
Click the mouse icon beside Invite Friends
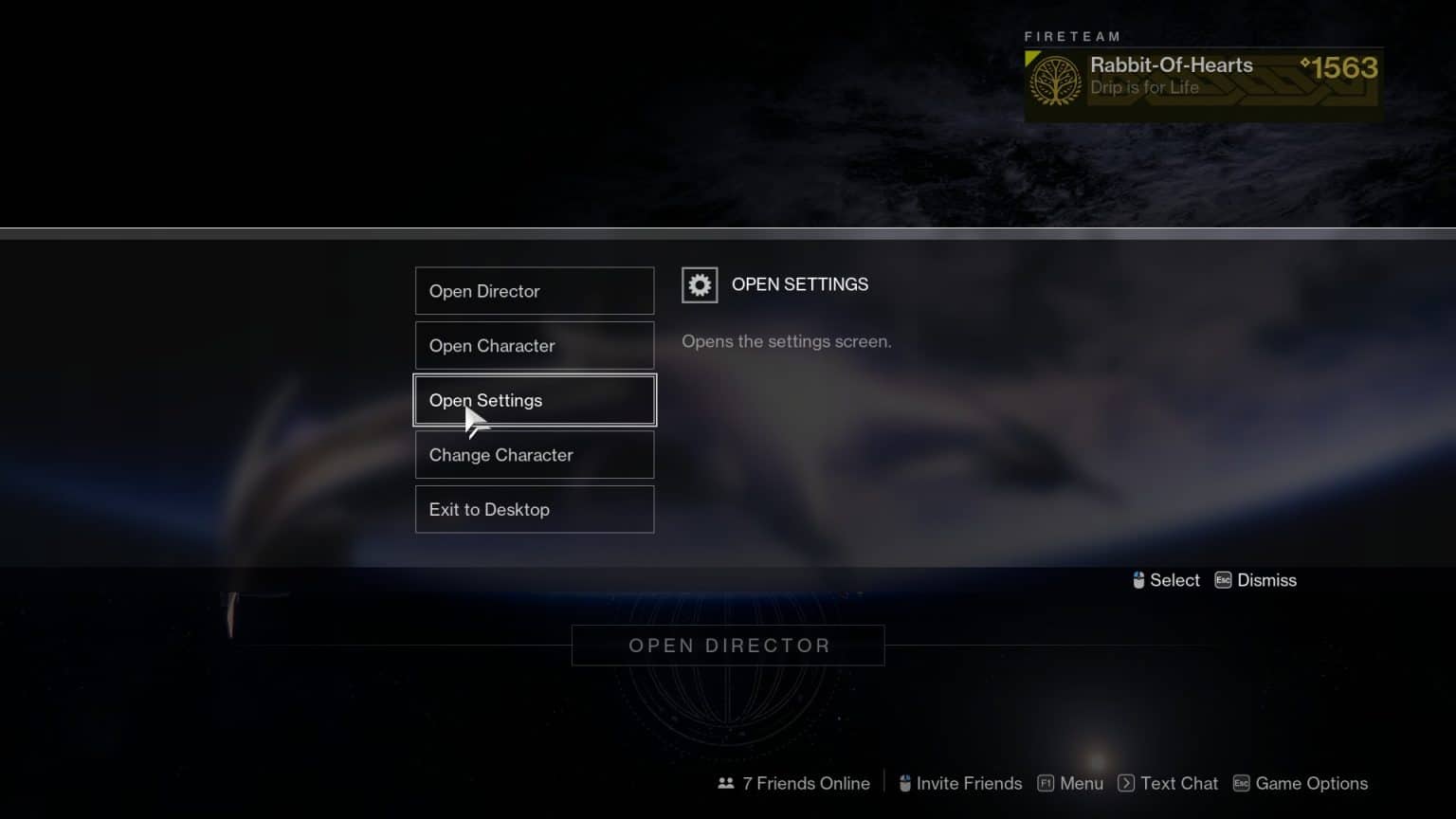point(904,783)
